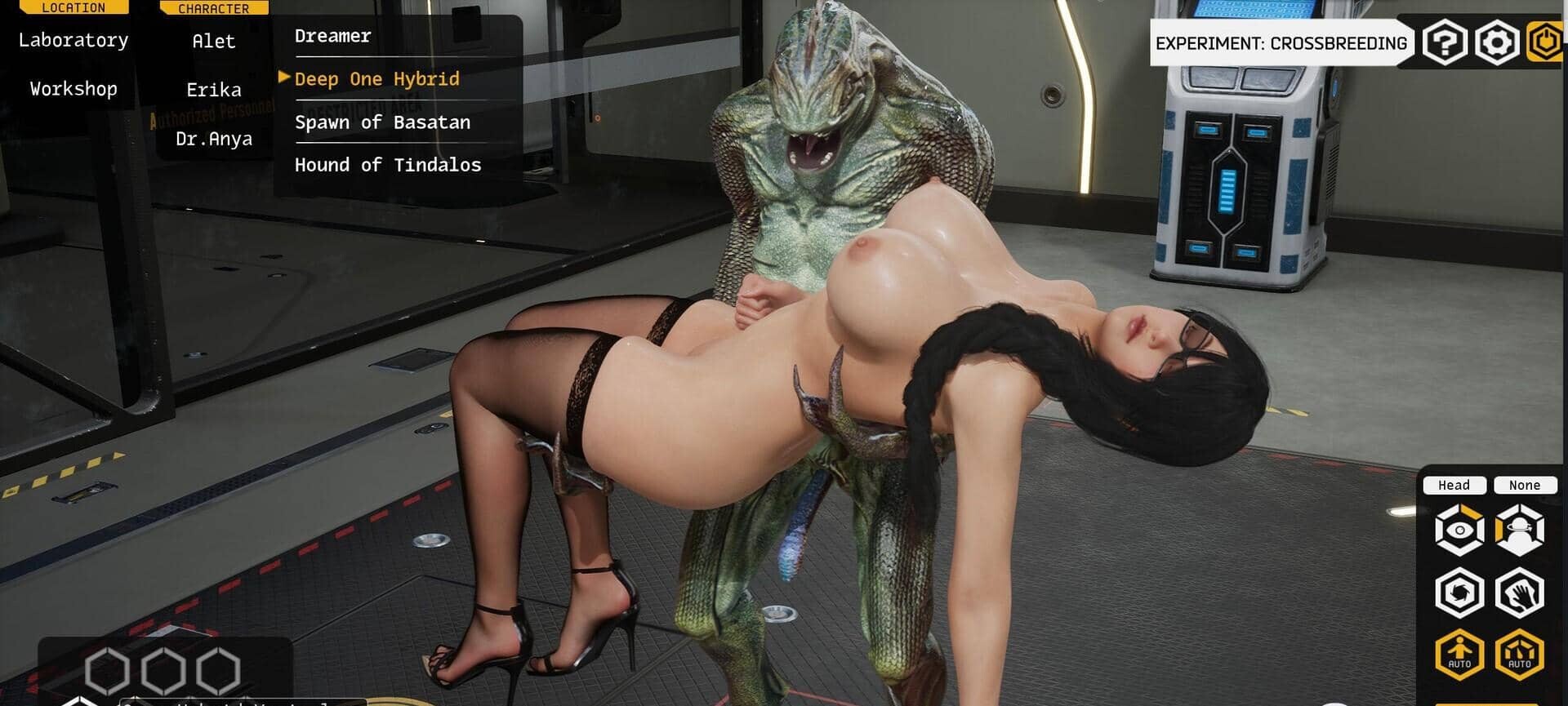Open the question mark help icon
Image resolution: width=1568 pixels, height=706 pixels.
click(1445, 42)
